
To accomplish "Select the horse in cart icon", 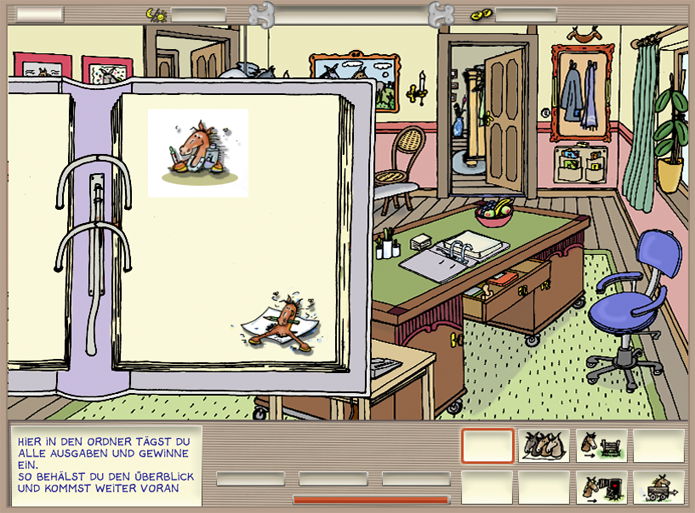I will 659,487.
